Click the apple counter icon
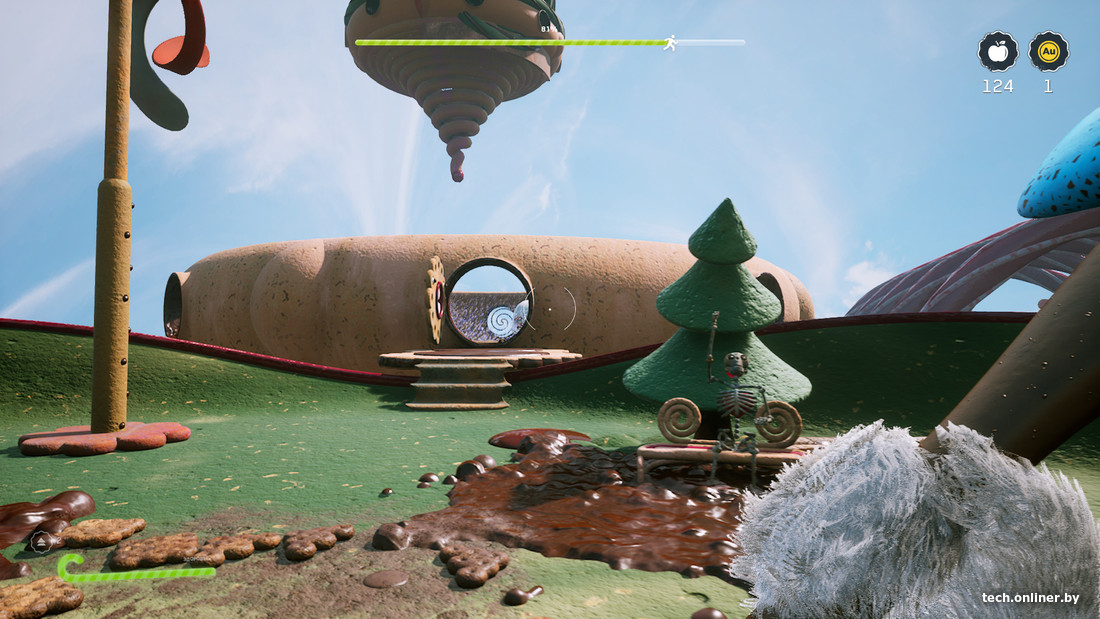 click(x=997, y=52)
